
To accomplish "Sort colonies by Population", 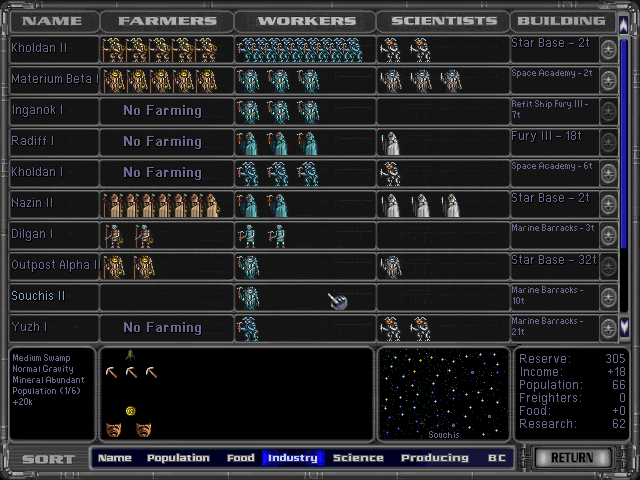I will click(x=178, y=458).
